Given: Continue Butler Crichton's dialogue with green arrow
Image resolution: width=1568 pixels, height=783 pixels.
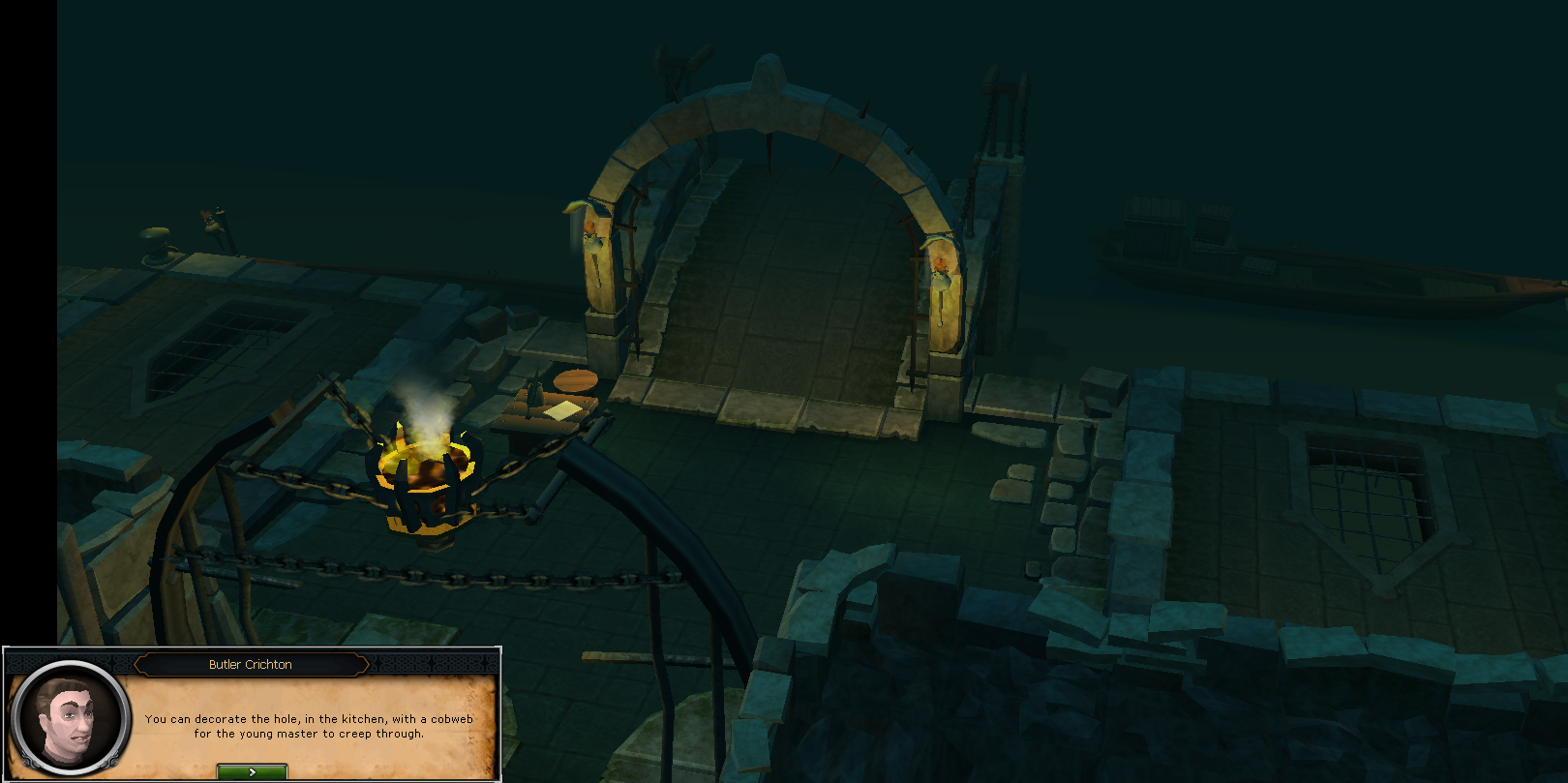Looking at the screenshot, I should click(x=252, y=771).
